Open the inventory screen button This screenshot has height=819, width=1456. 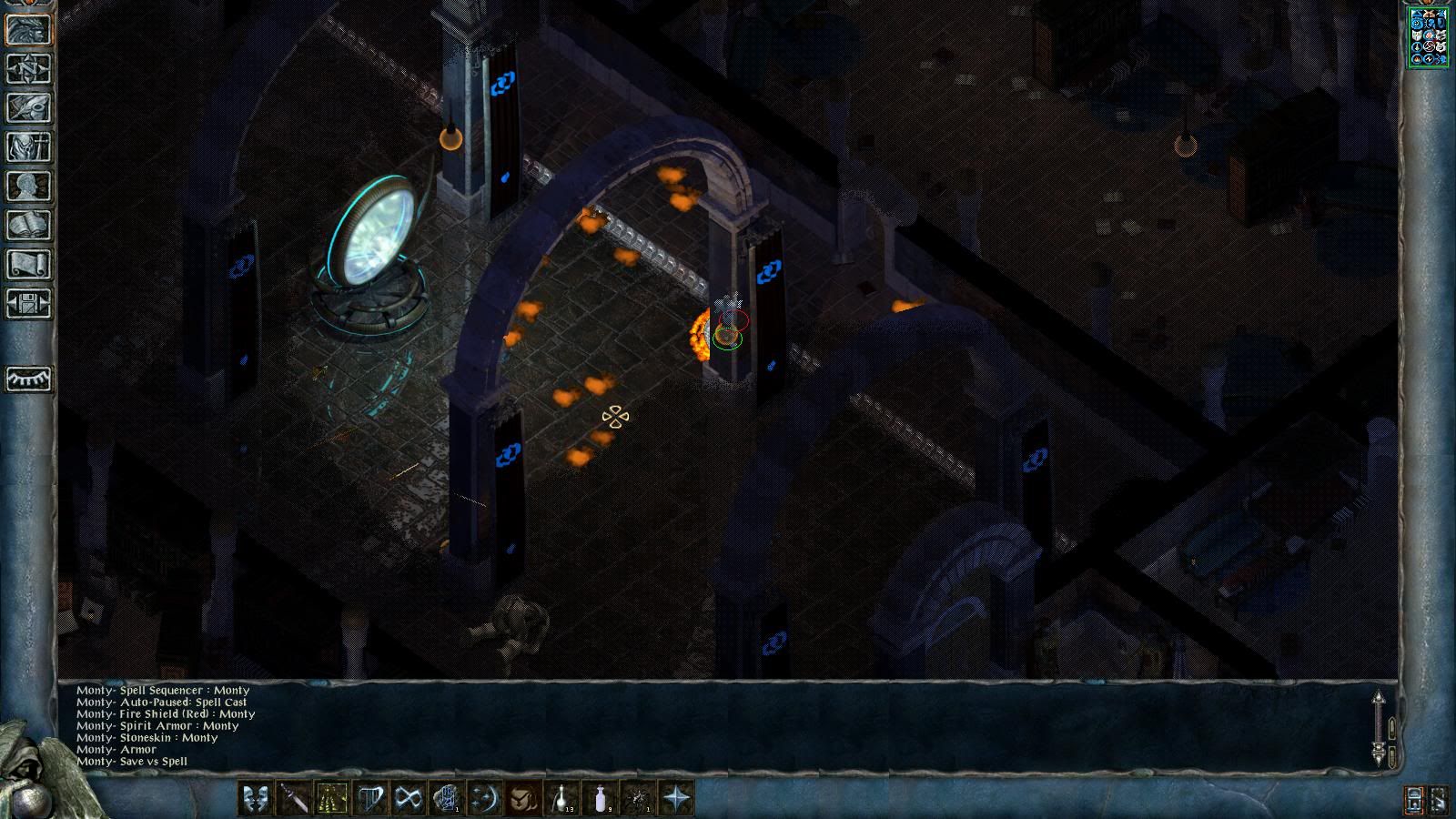point(28,147)
